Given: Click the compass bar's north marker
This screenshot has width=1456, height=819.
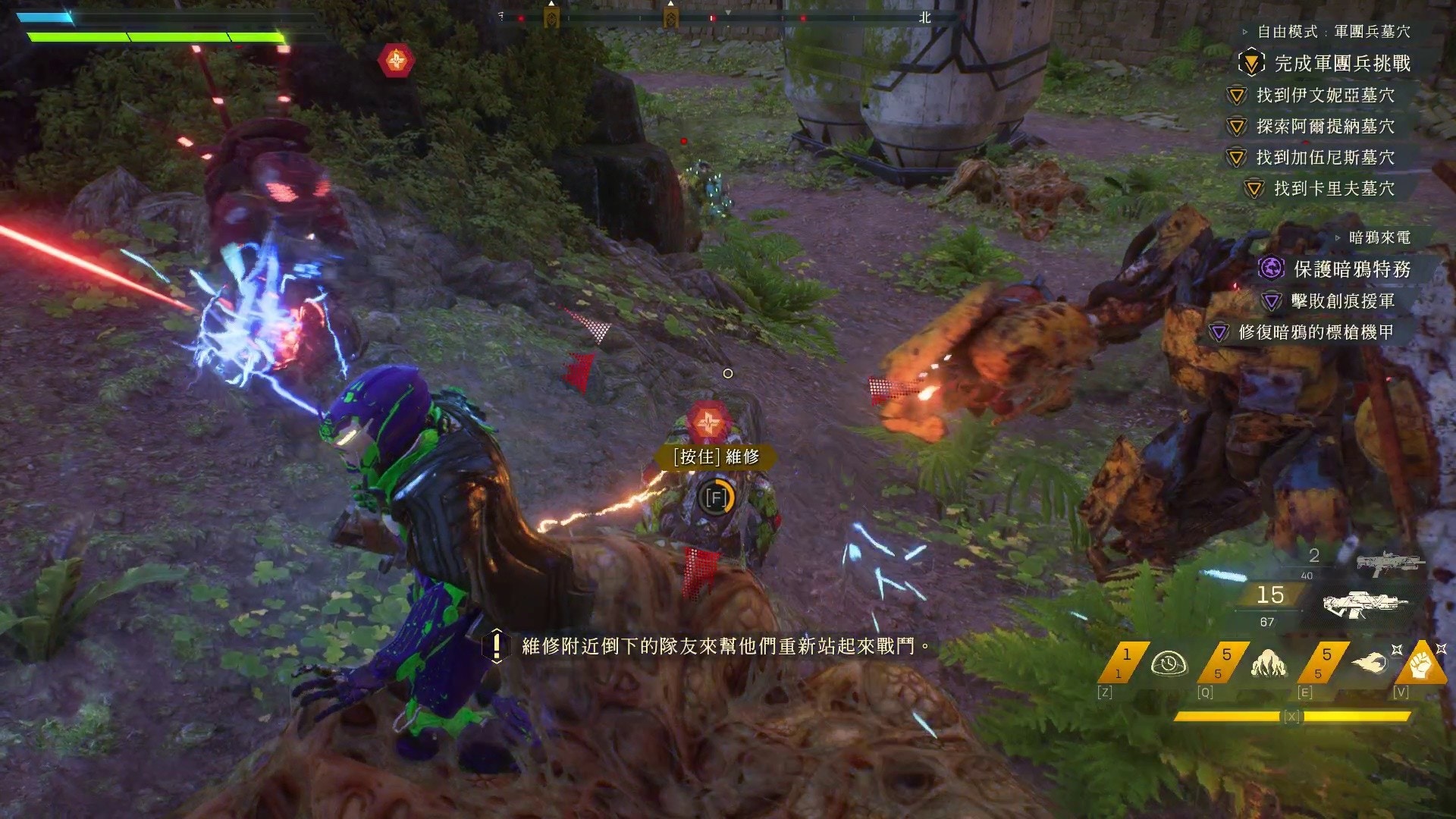Looking at the screenshot, I should [x=924, y=17].
